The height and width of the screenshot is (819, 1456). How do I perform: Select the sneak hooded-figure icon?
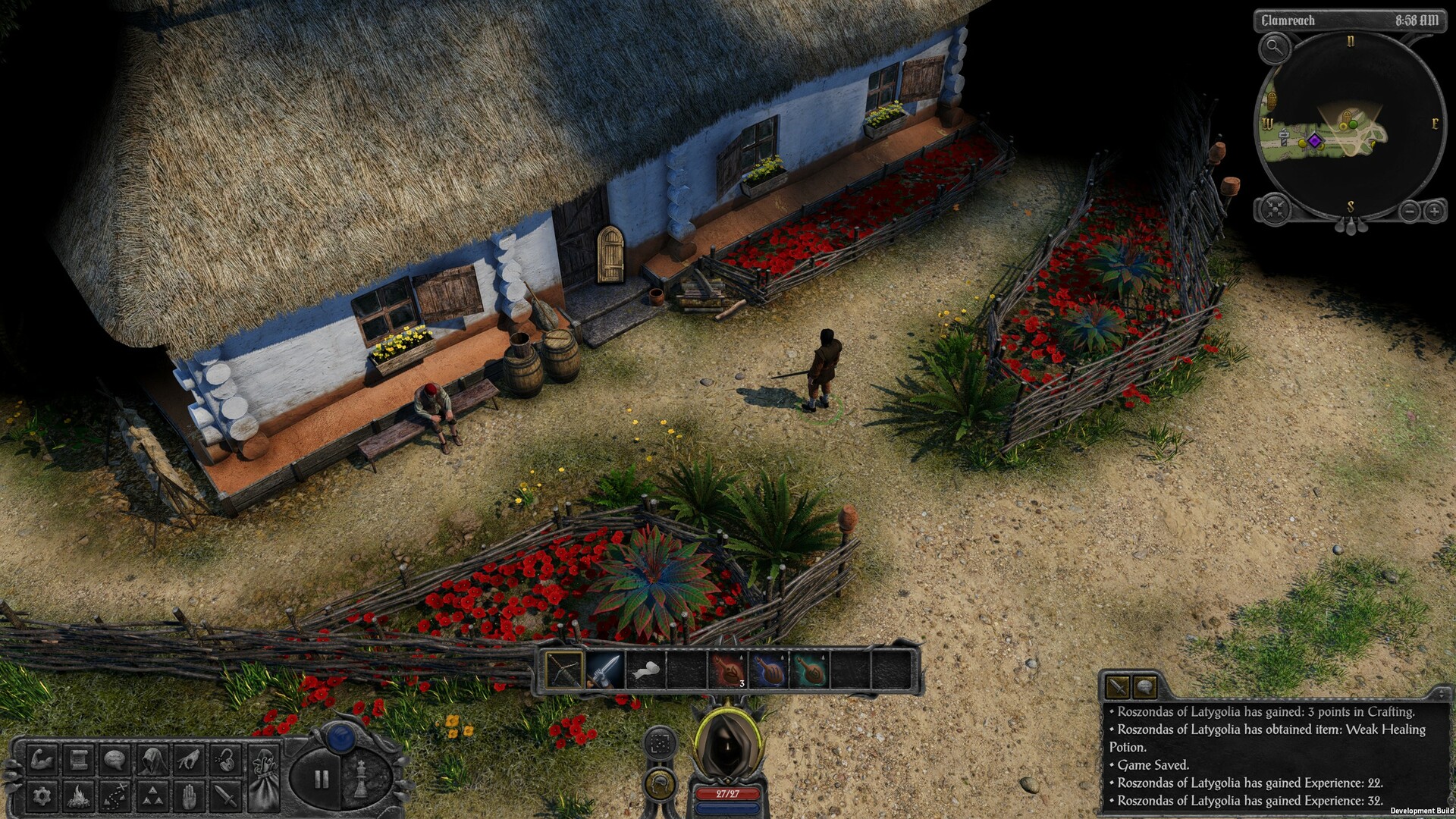(x=153, y=761)
